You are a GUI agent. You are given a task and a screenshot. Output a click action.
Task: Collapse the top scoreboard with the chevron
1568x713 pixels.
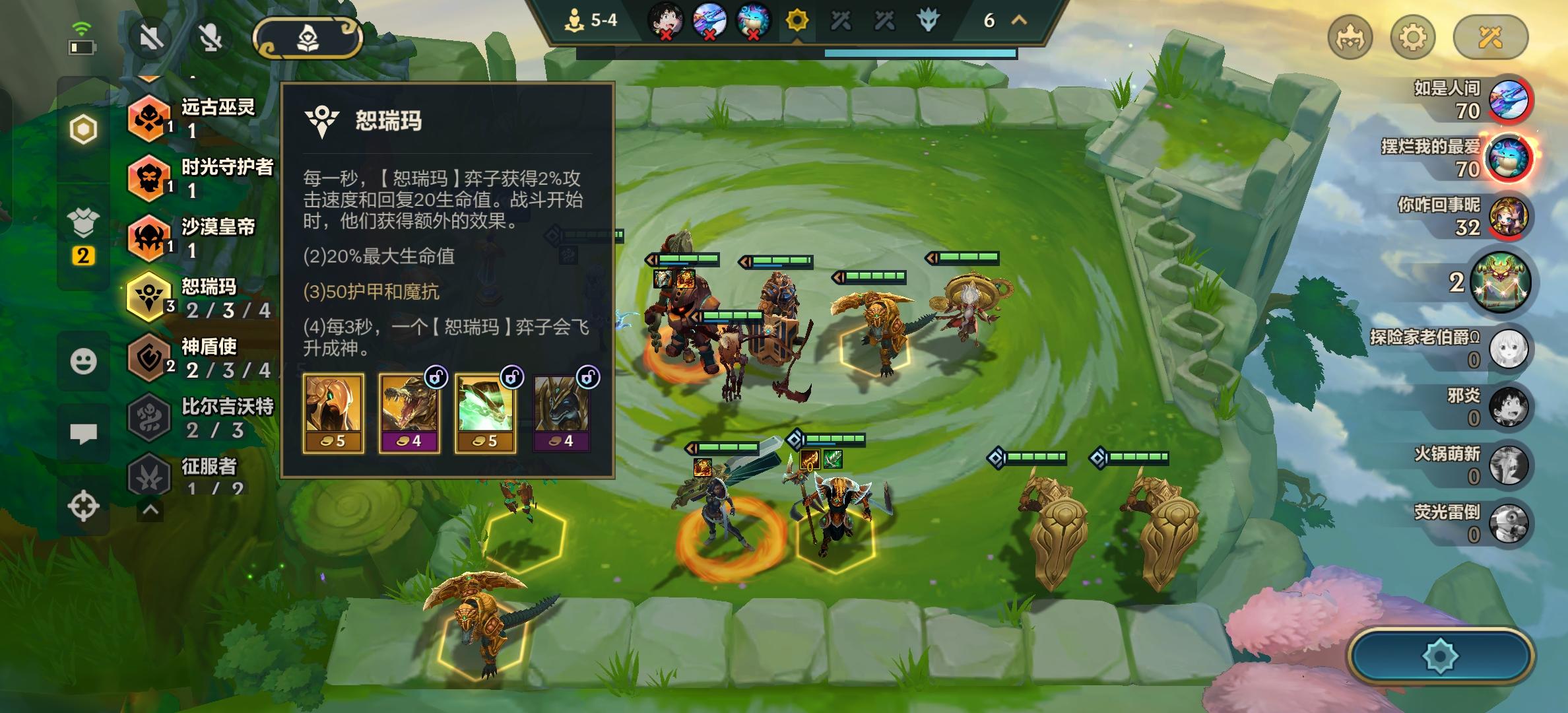click(x=1019, y=21)
